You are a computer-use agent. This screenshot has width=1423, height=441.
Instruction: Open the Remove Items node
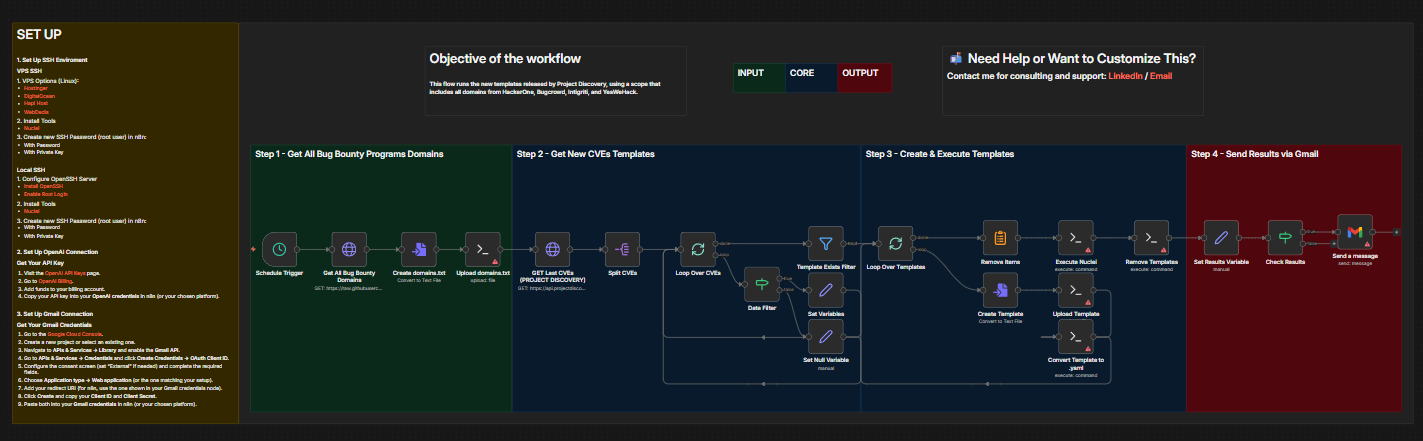tap(1000, 239)
